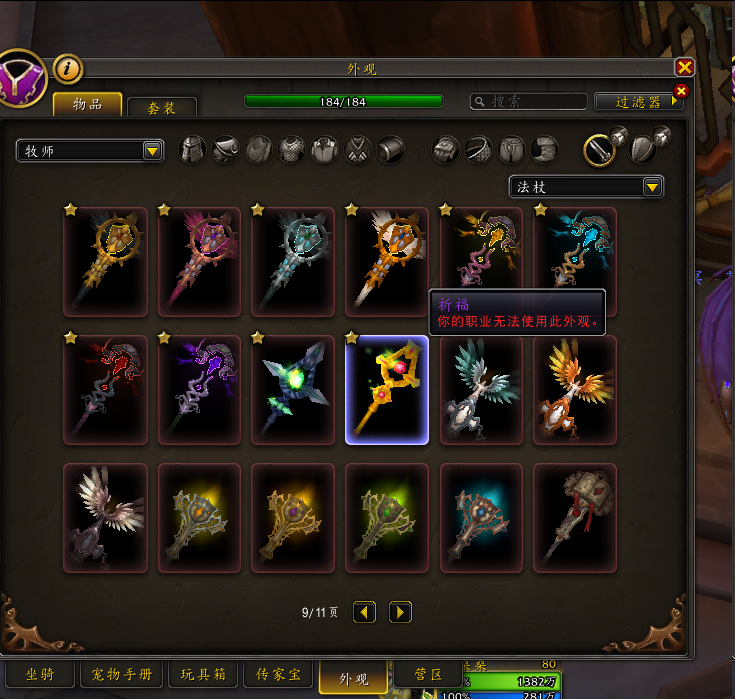Open the 法杖 weapon type dropdown

[x=586, y=186]
